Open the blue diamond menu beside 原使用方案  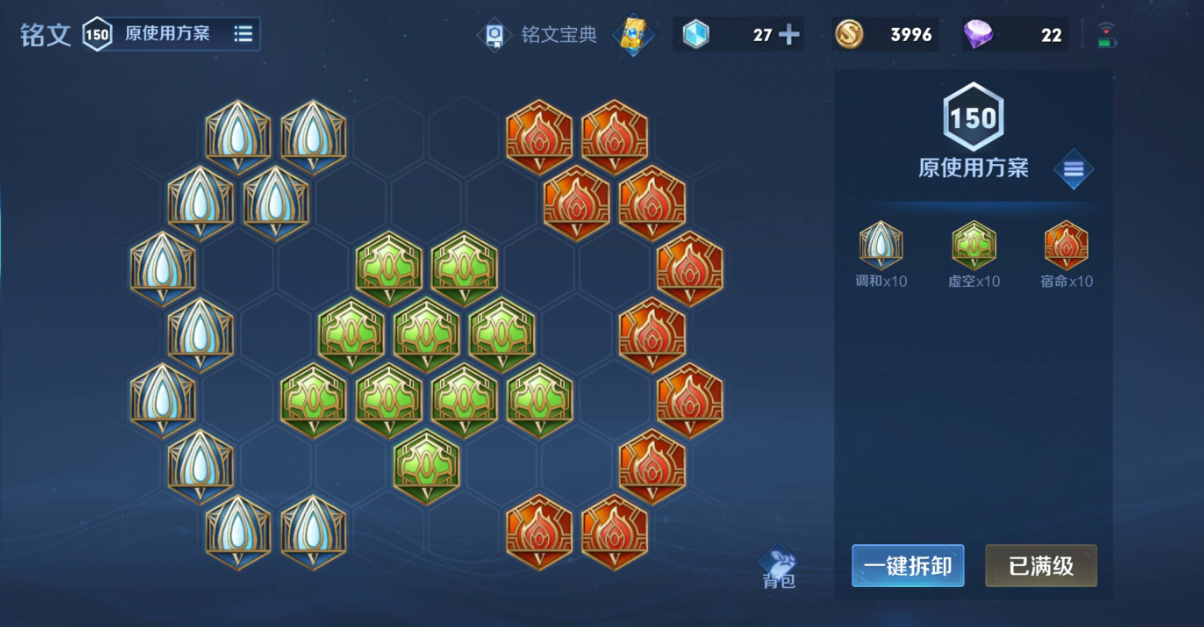click(1073, 169)
